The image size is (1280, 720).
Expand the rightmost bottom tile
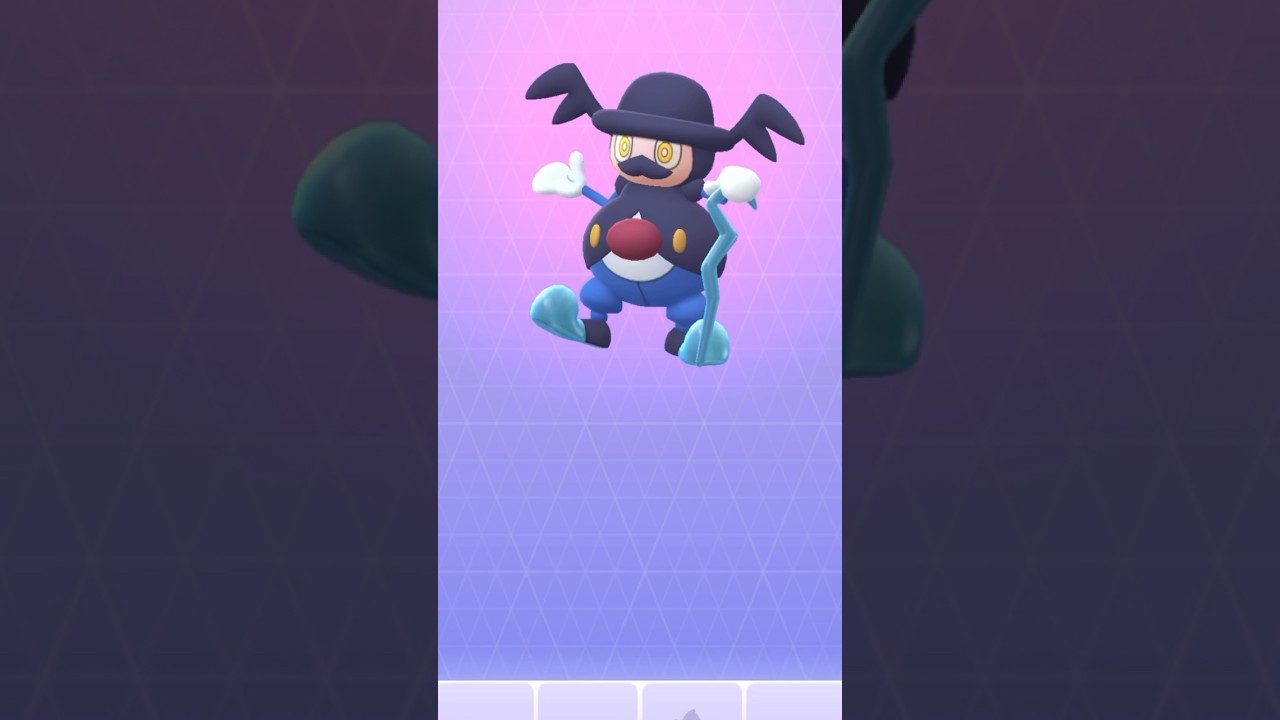tap(795, 705)
